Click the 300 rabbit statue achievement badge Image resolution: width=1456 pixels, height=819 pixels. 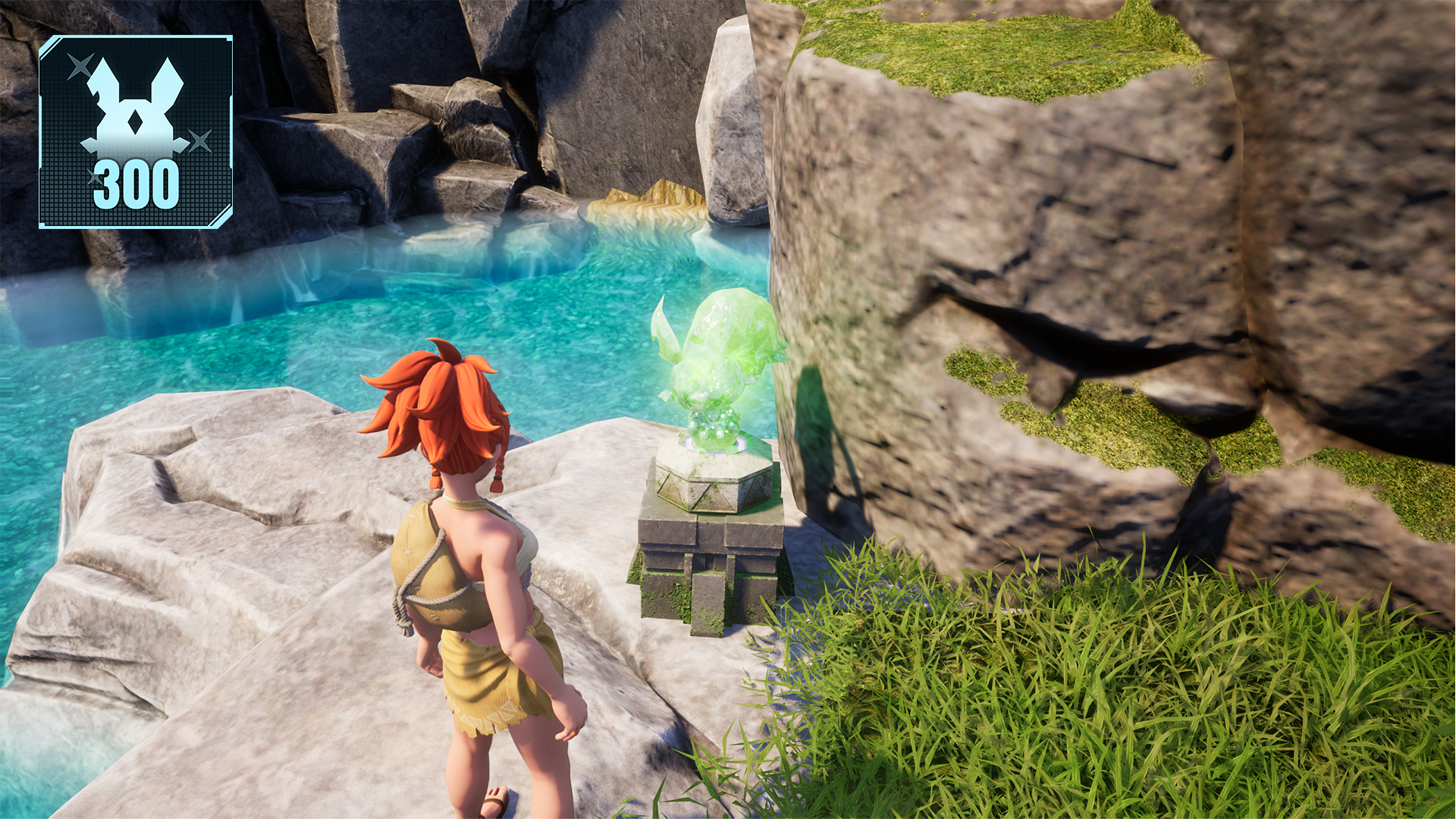(136, 132)
